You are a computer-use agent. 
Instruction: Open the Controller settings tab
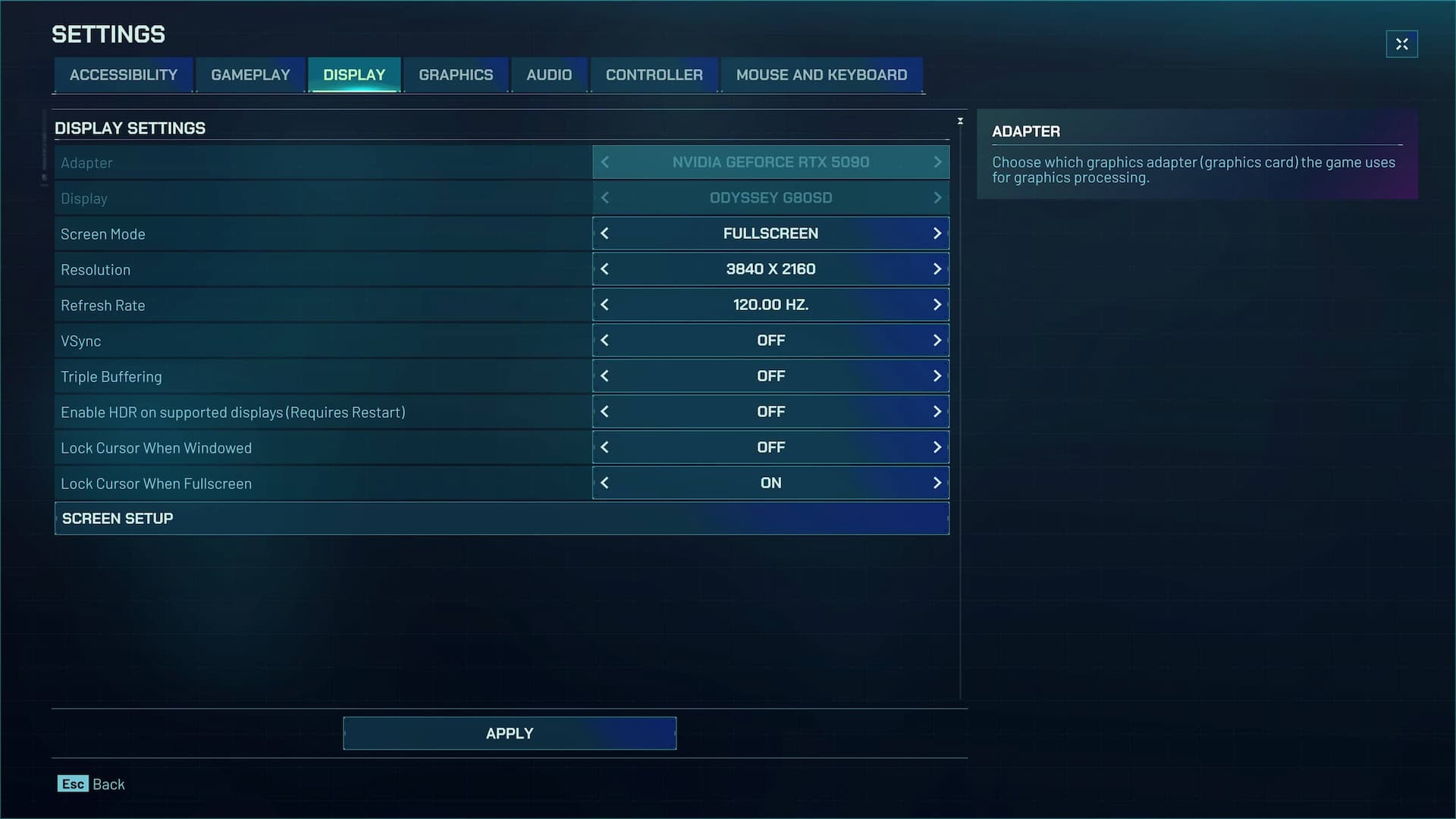pyautogui.click(x=654, y=75)
